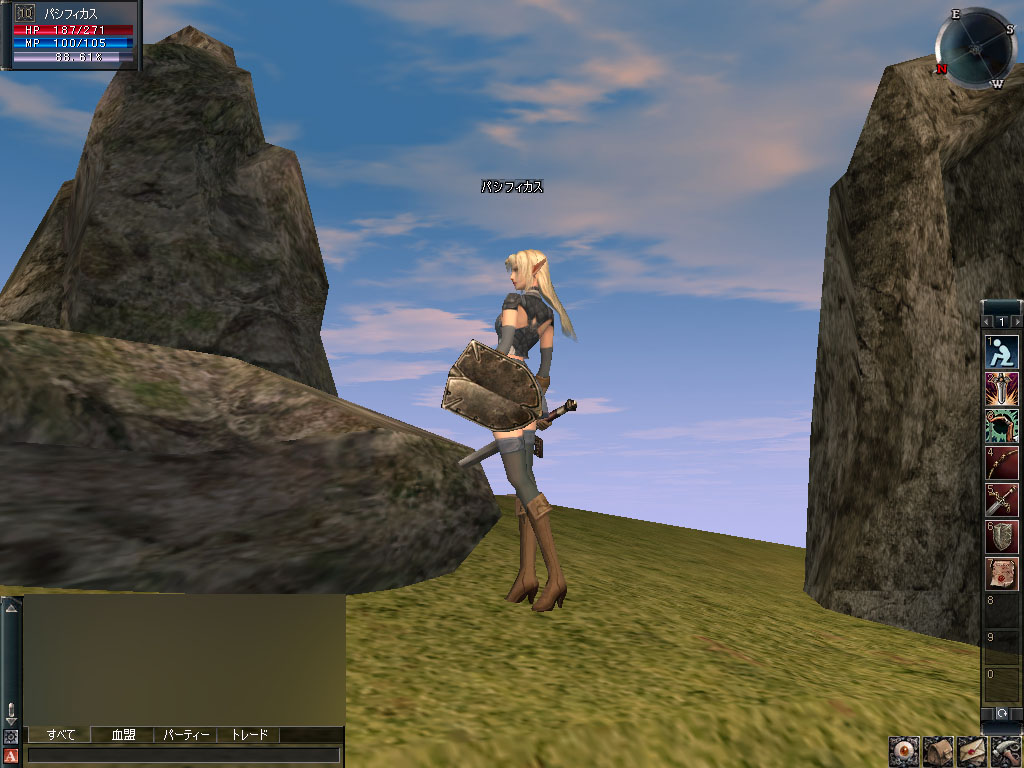The width and height of the screenshot is (1024, 768).
Task: Click the rotate button below the hotbar
Action: point(1001,714)
